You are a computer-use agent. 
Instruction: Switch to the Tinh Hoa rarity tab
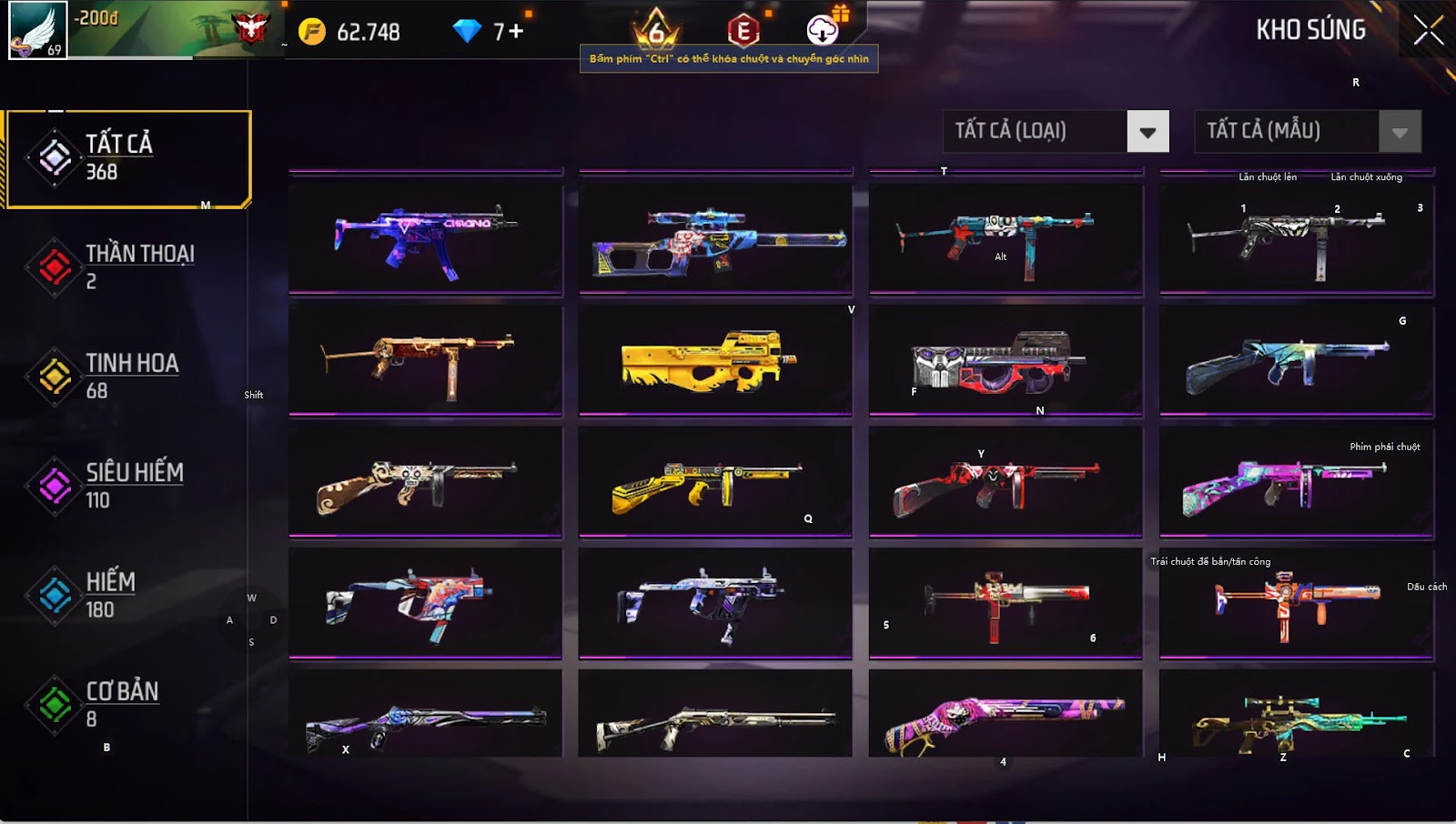click(x=127, y=376)
